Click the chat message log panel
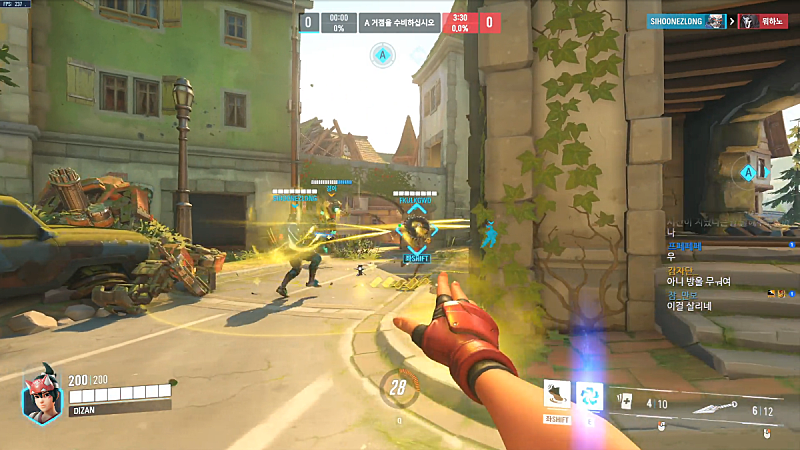This screenshot has height=450, width=800. [714, 268]
